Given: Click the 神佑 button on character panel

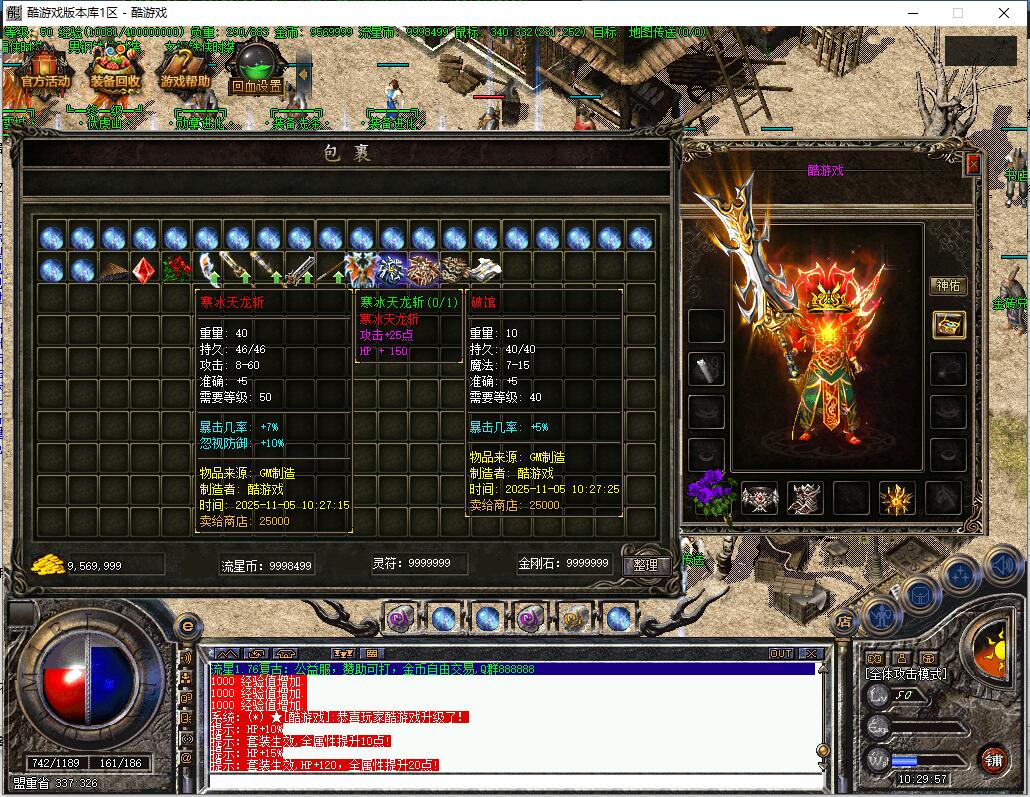Looking at the screenshot, I should click(947, 286).
